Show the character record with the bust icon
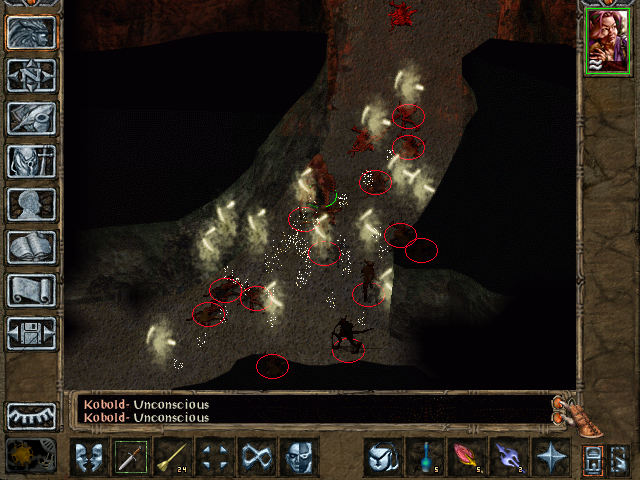640x480 pixels. (x=31, y=204)
